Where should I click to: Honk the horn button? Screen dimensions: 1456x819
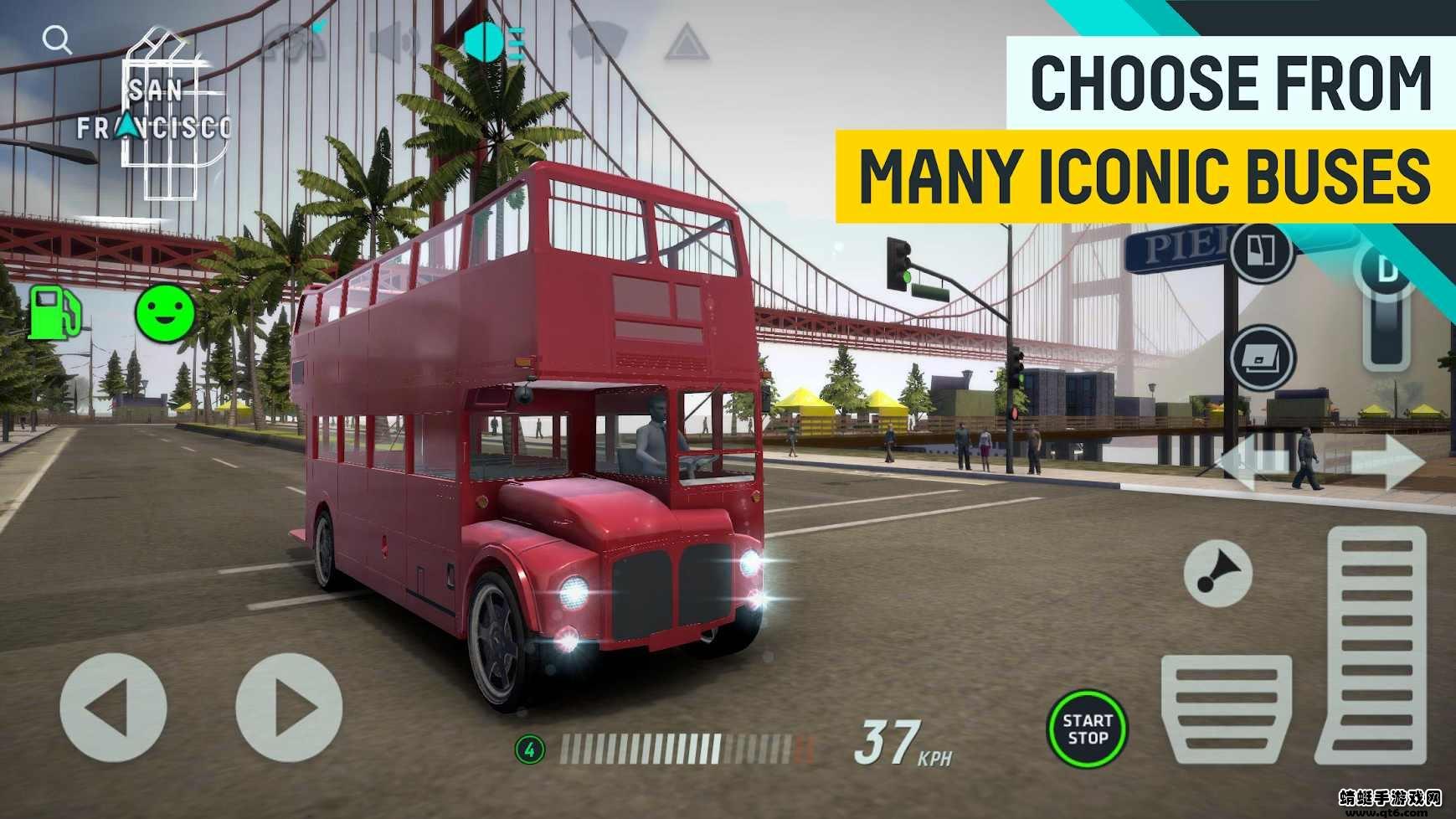pos(1218,574)
